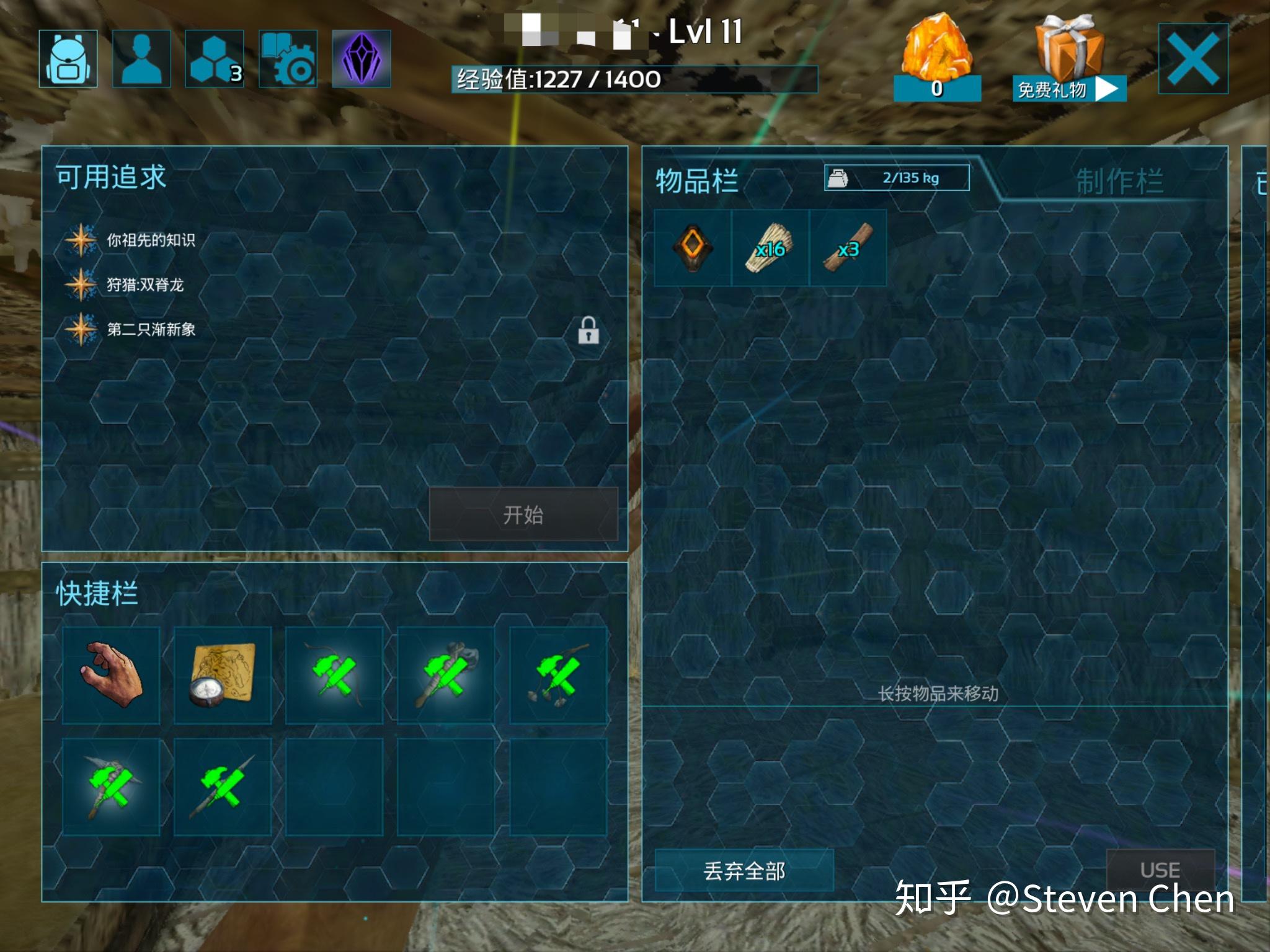Open the backpack inventory tab
Screen dimensions: 1270x952
pos(68,59)
